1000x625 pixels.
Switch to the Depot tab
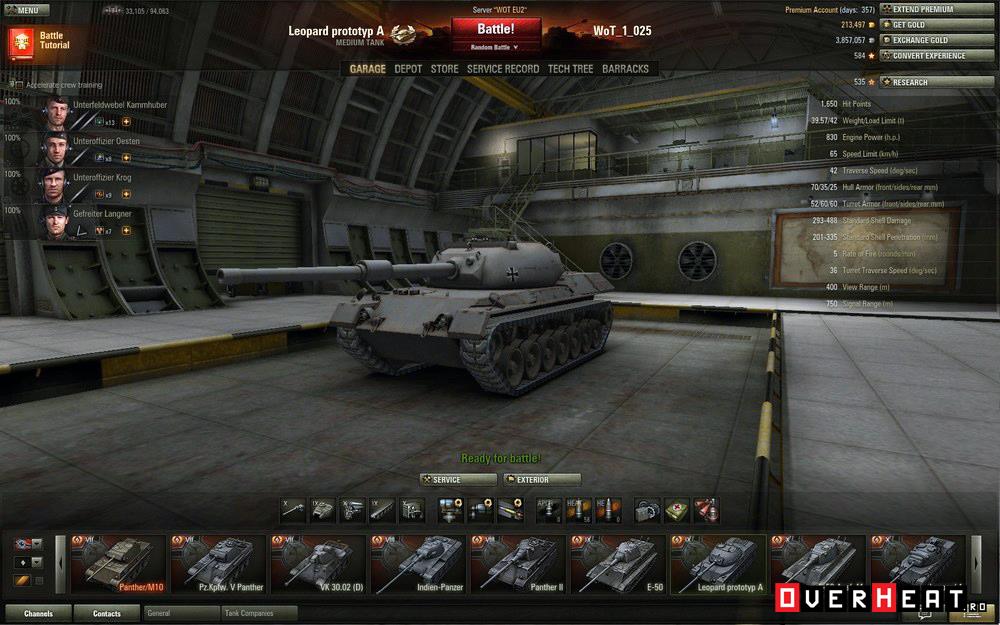pyautogui.click(x=408, y=69)
